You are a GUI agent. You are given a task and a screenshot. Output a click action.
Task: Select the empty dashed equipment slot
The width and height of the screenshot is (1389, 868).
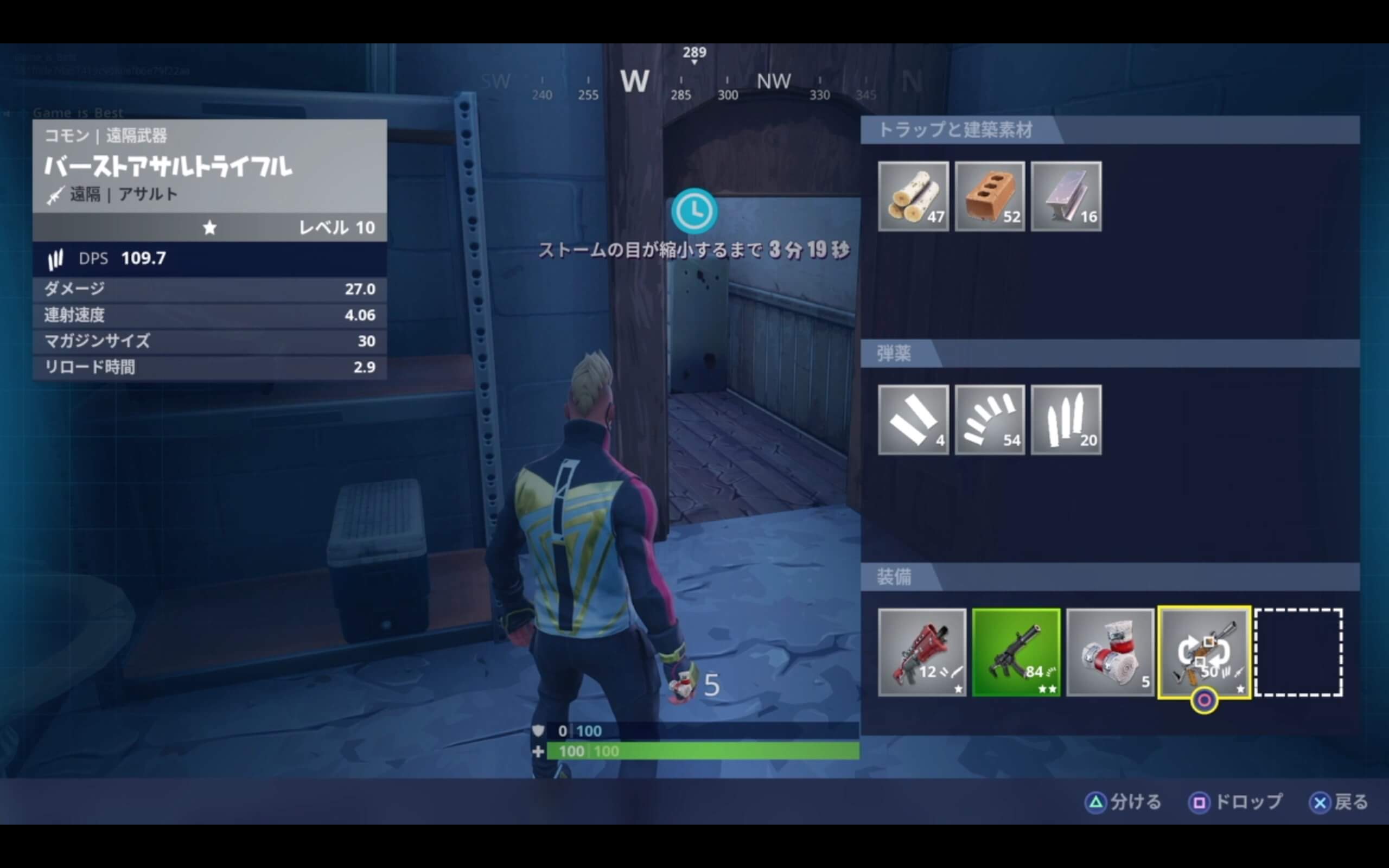[1298, 652]
